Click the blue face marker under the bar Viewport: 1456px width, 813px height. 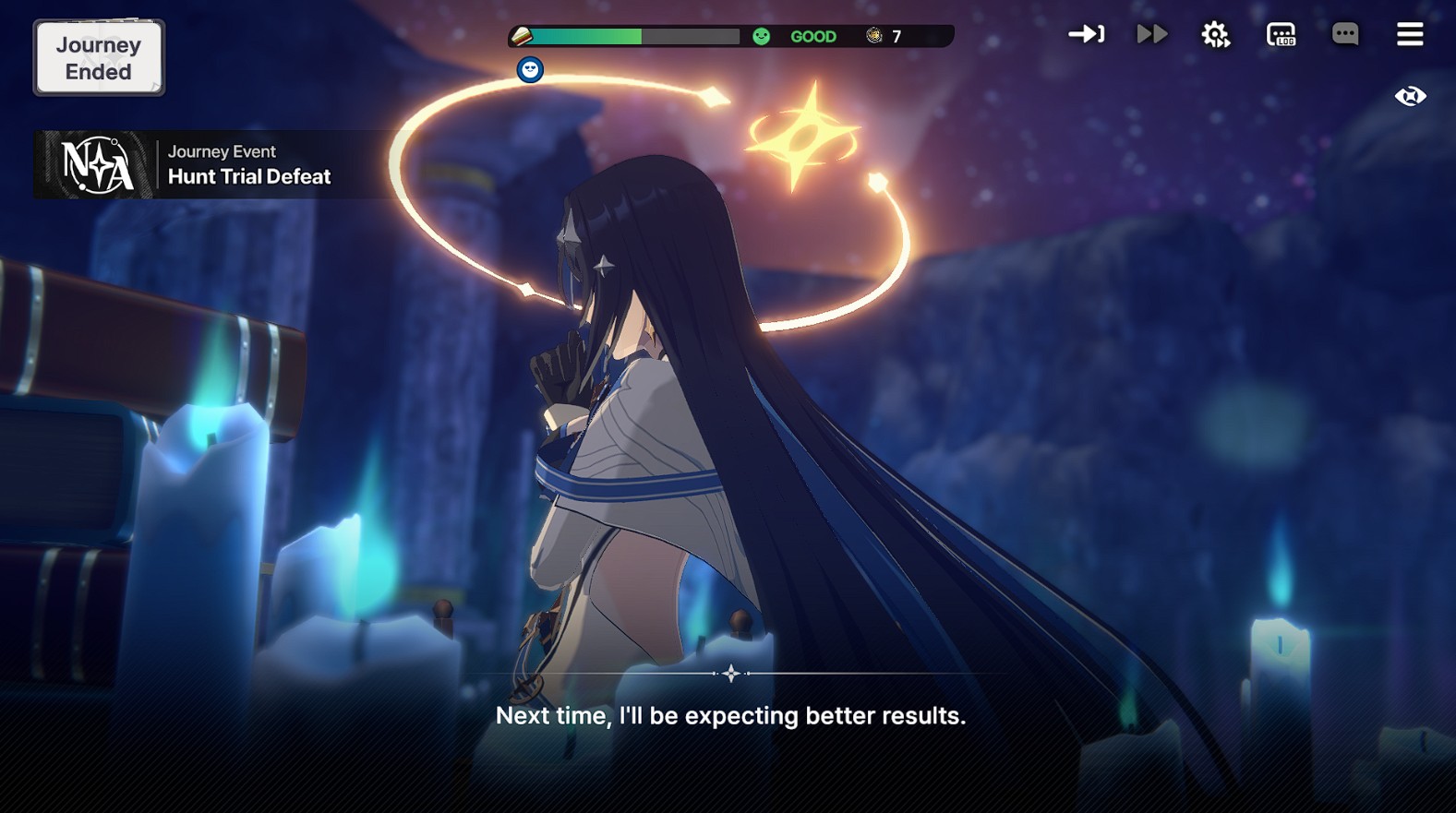pos(530,70)
